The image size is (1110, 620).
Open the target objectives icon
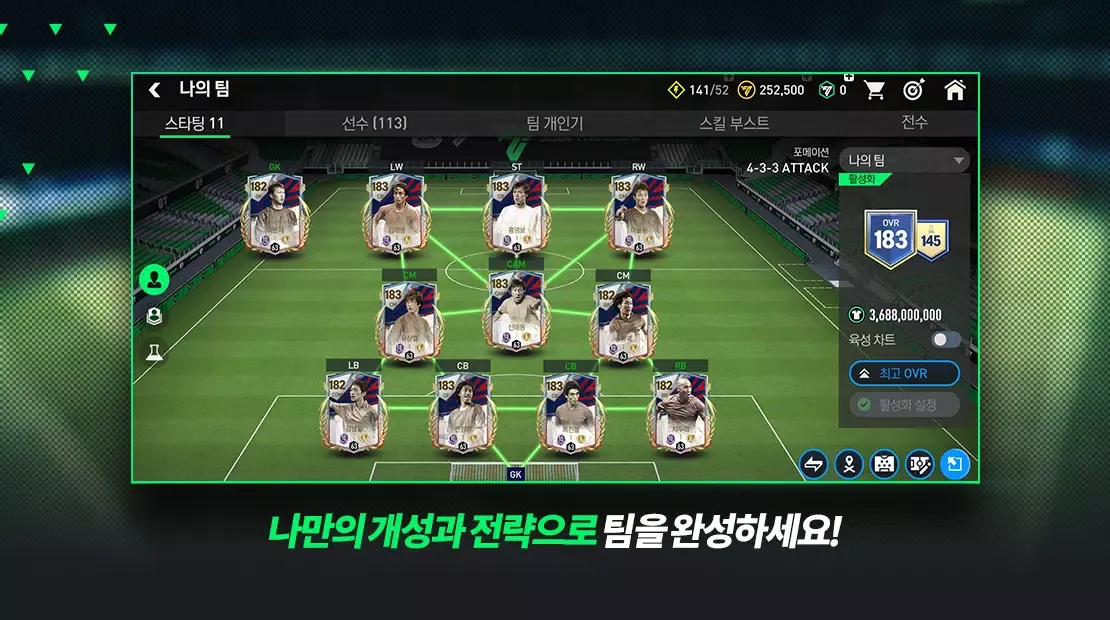[913, 90]
